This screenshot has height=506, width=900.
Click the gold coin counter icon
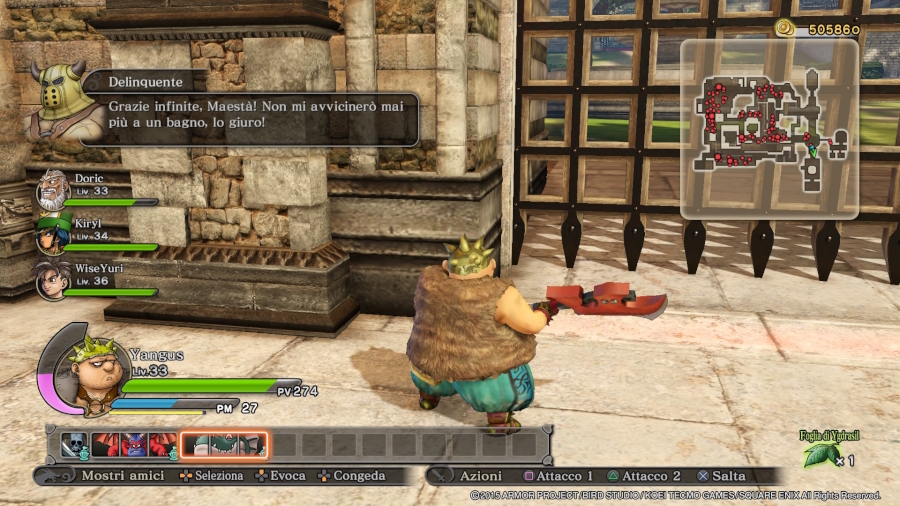(785, 28)
